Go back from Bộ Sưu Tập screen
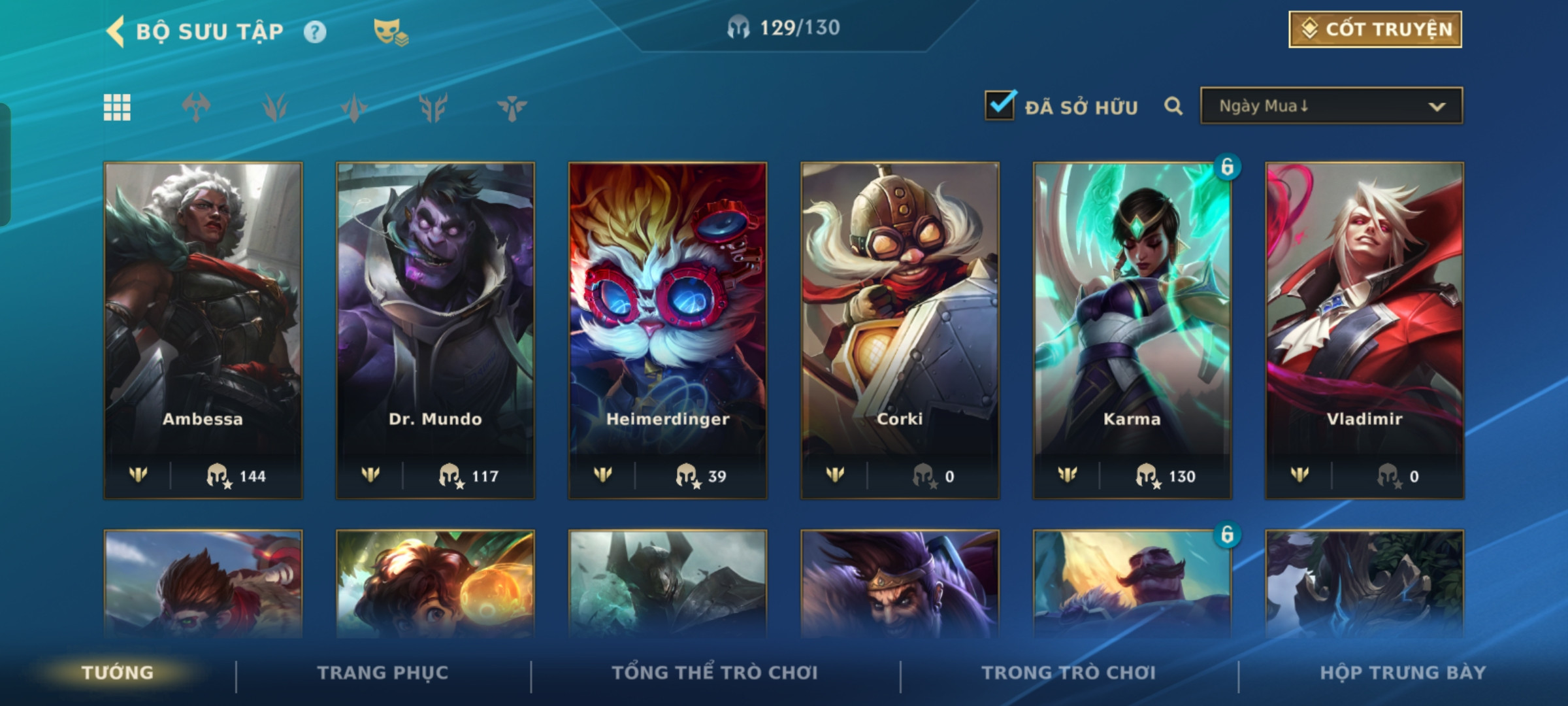Image resolution: width=1568 pixels, height=706 pixels. (116, 31)
